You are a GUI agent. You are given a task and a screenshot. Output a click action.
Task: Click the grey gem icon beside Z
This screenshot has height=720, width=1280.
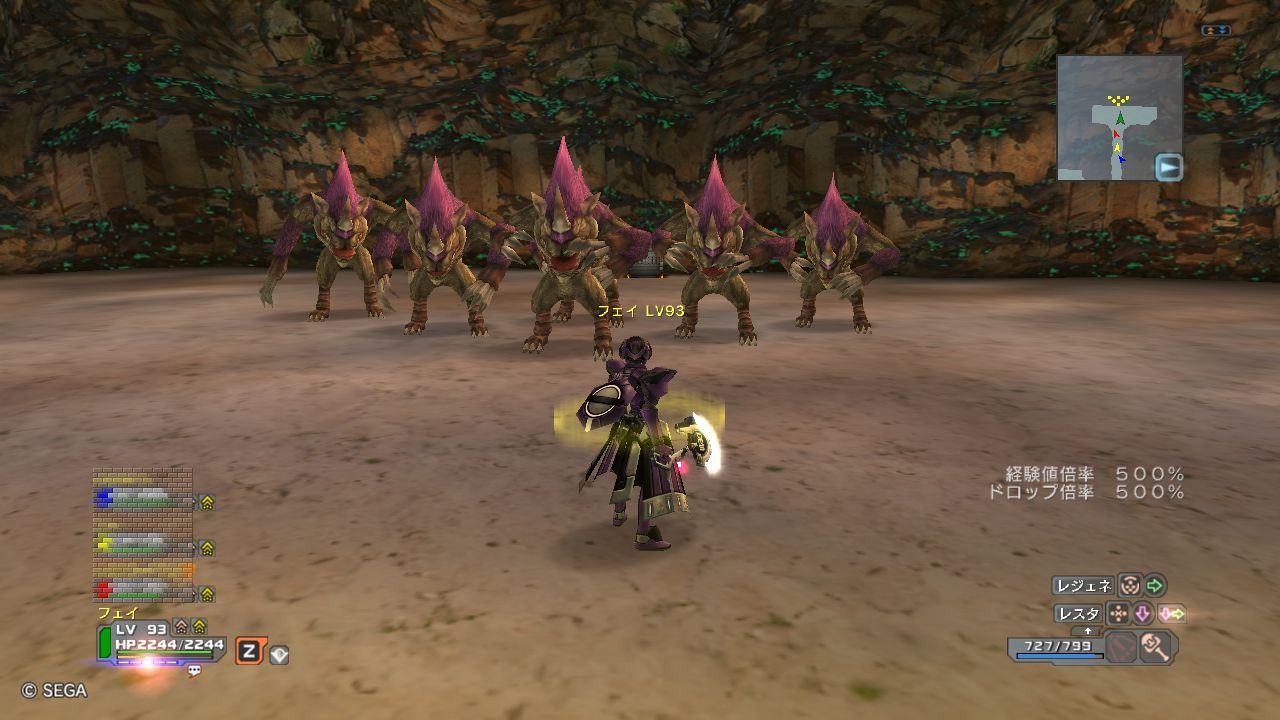click(x=279, y=655)
